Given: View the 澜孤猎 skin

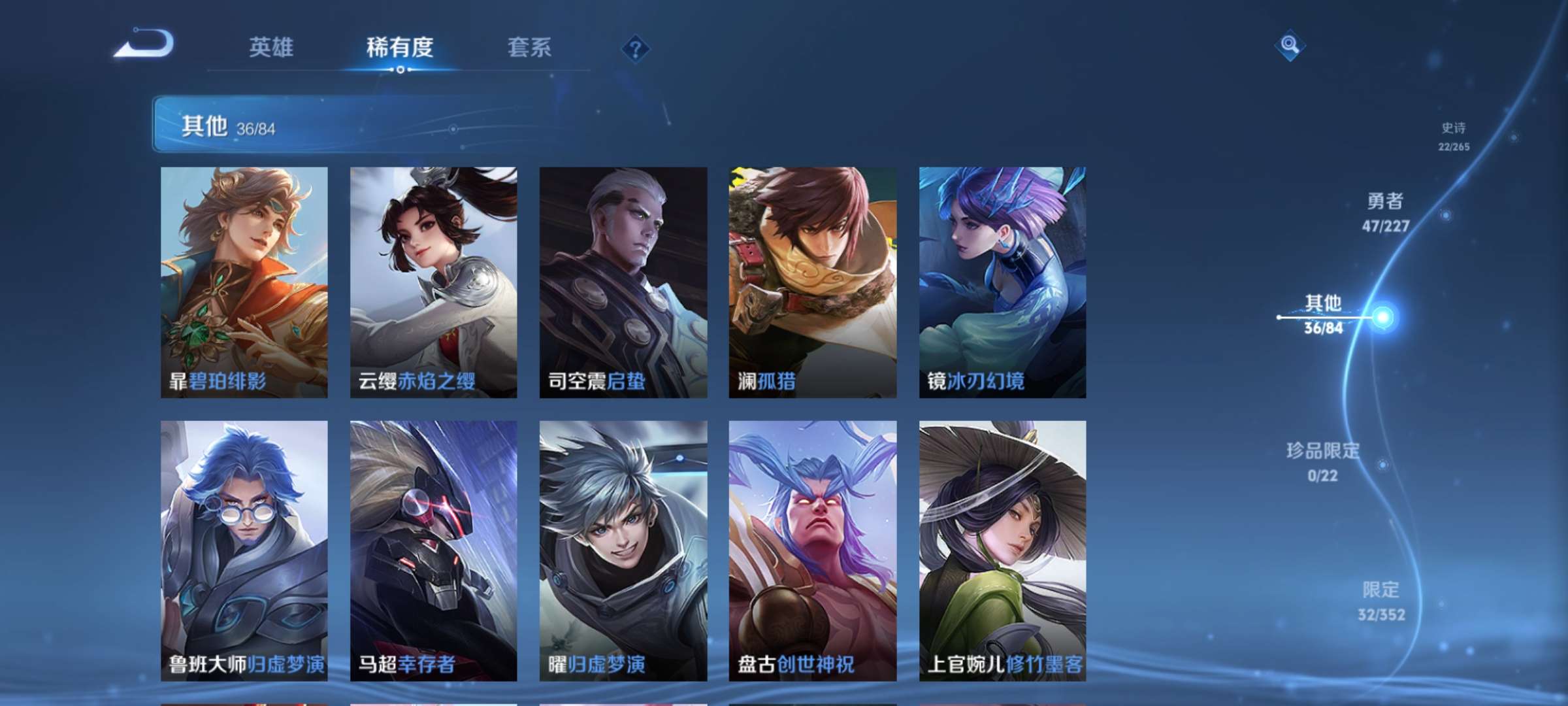Looking at the screenshot, I should (x=812, y=281).
